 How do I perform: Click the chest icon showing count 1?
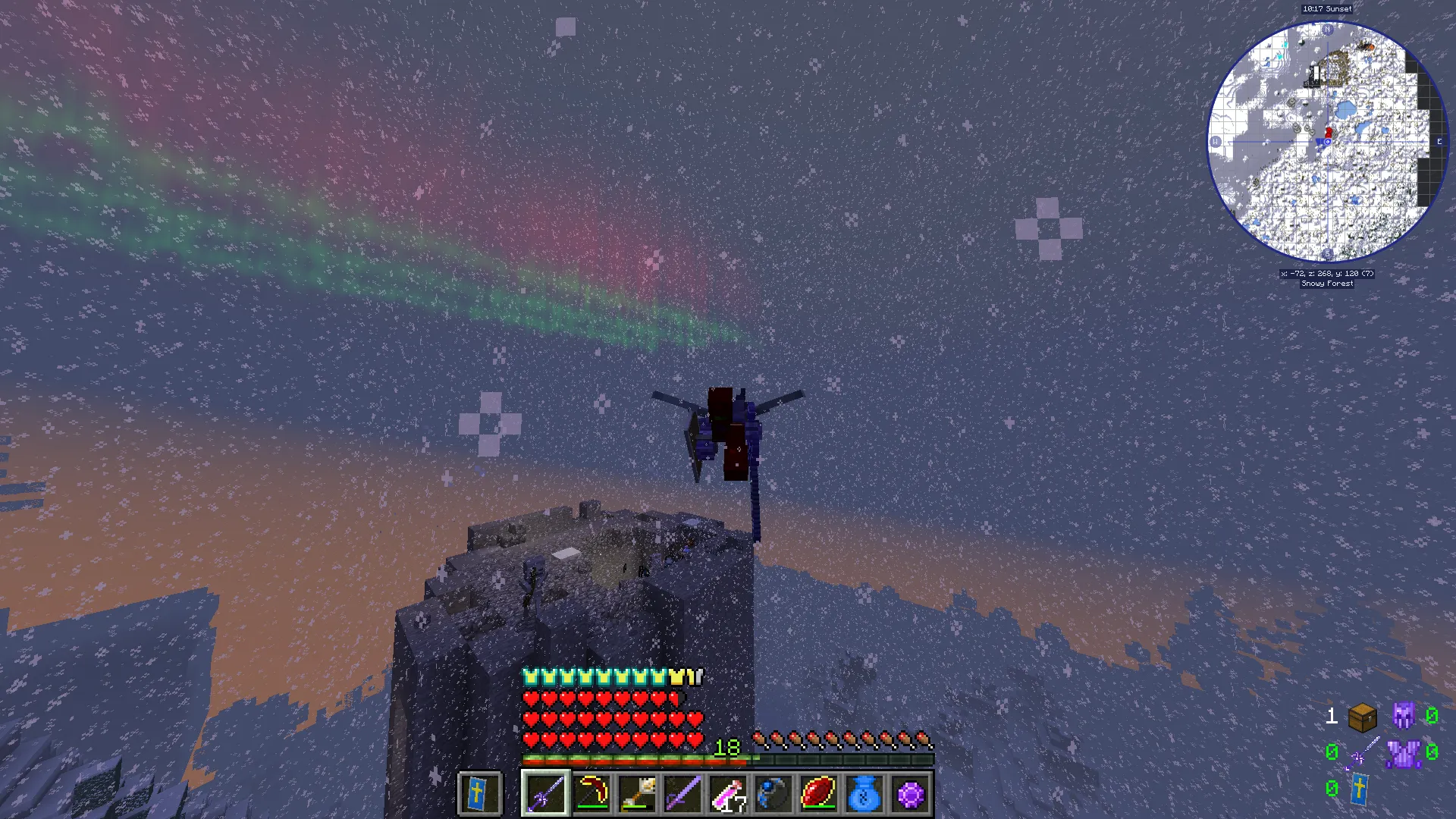click(x=1363, y=717)
